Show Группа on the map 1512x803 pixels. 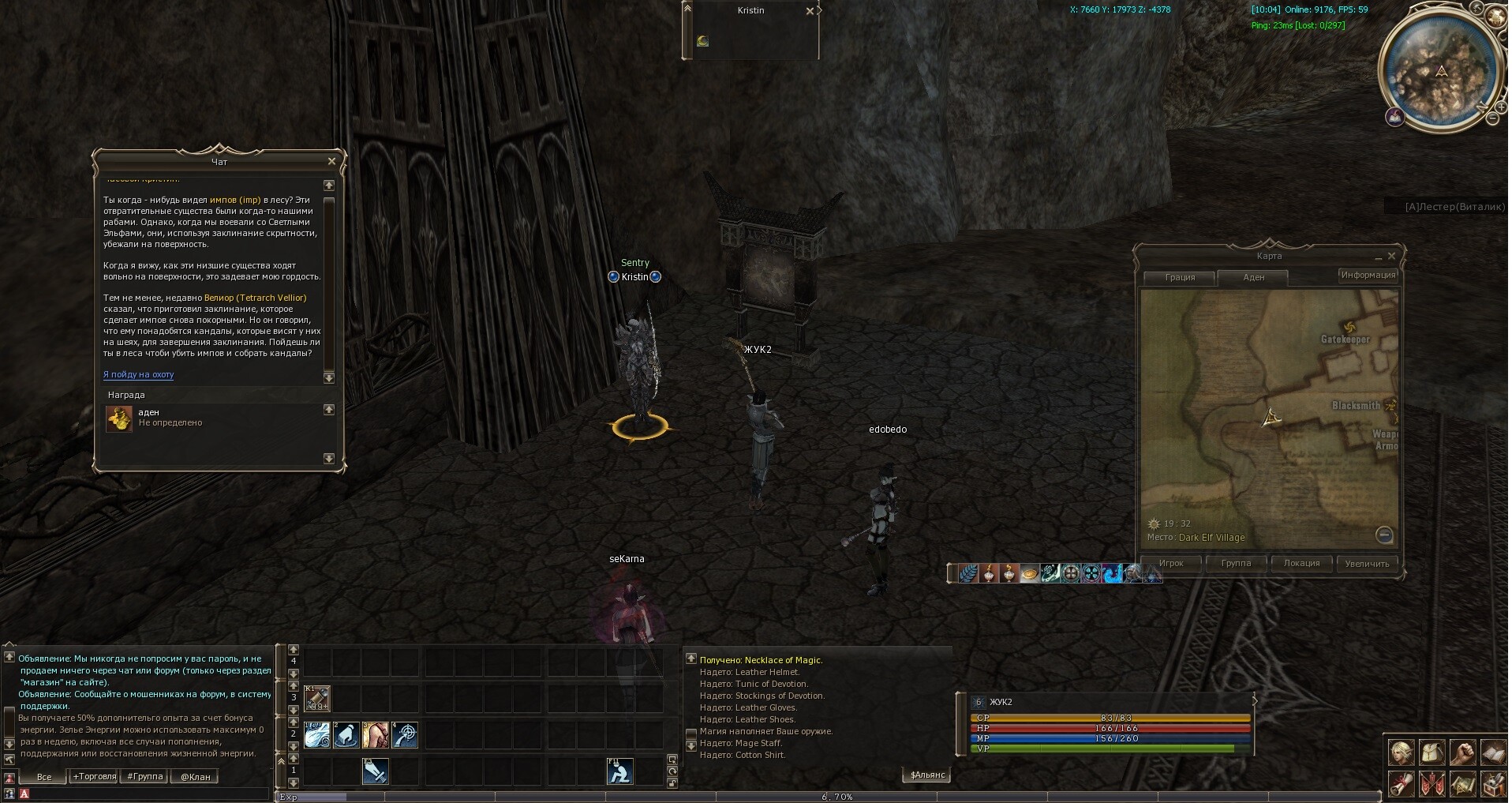coord(1236,563)
